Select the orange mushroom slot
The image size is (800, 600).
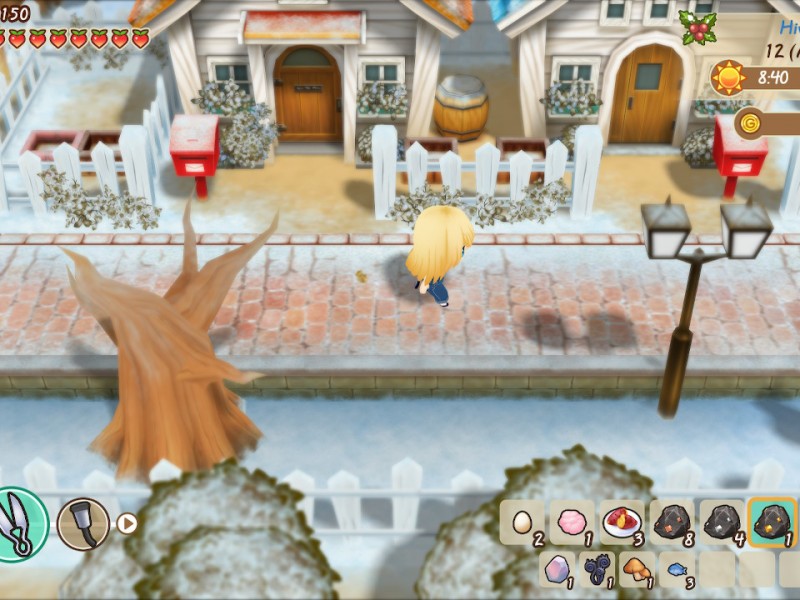click(x=638, y=570)
